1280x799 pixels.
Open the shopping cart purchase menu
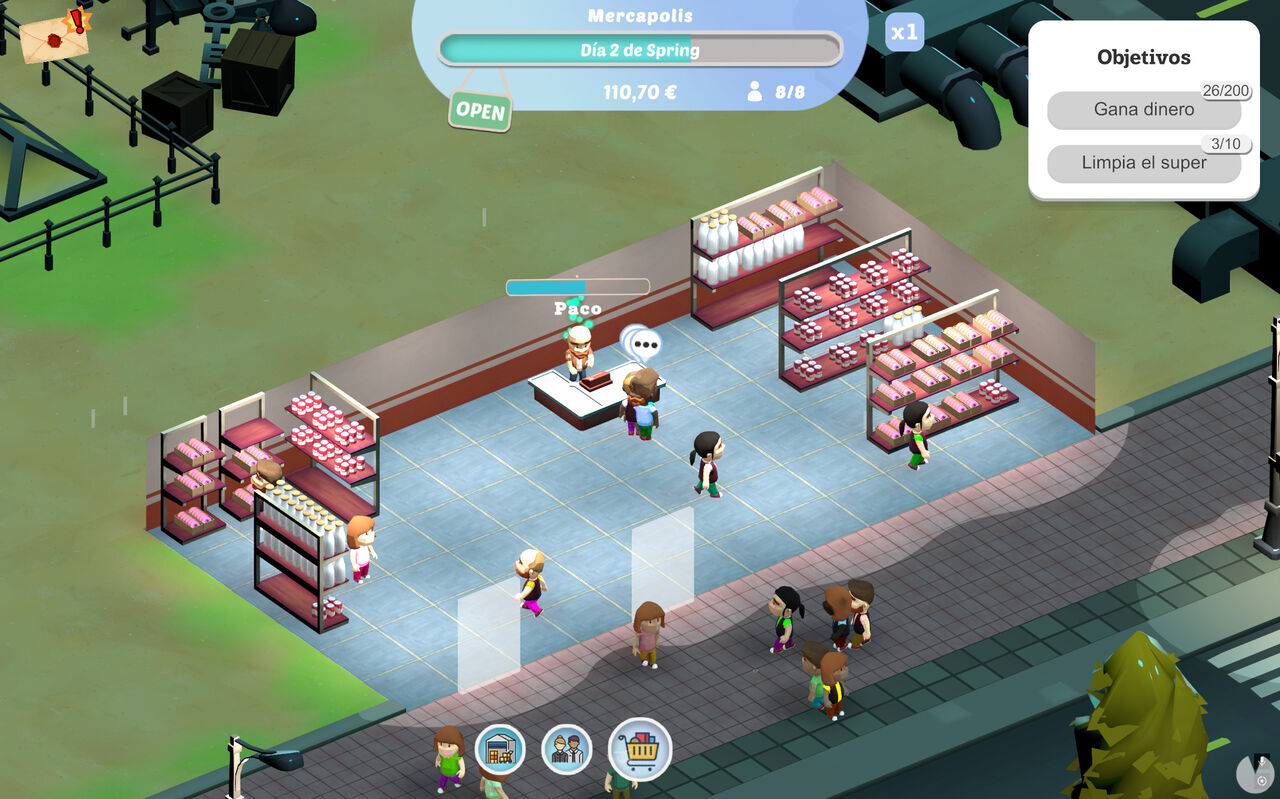(640, 749)
